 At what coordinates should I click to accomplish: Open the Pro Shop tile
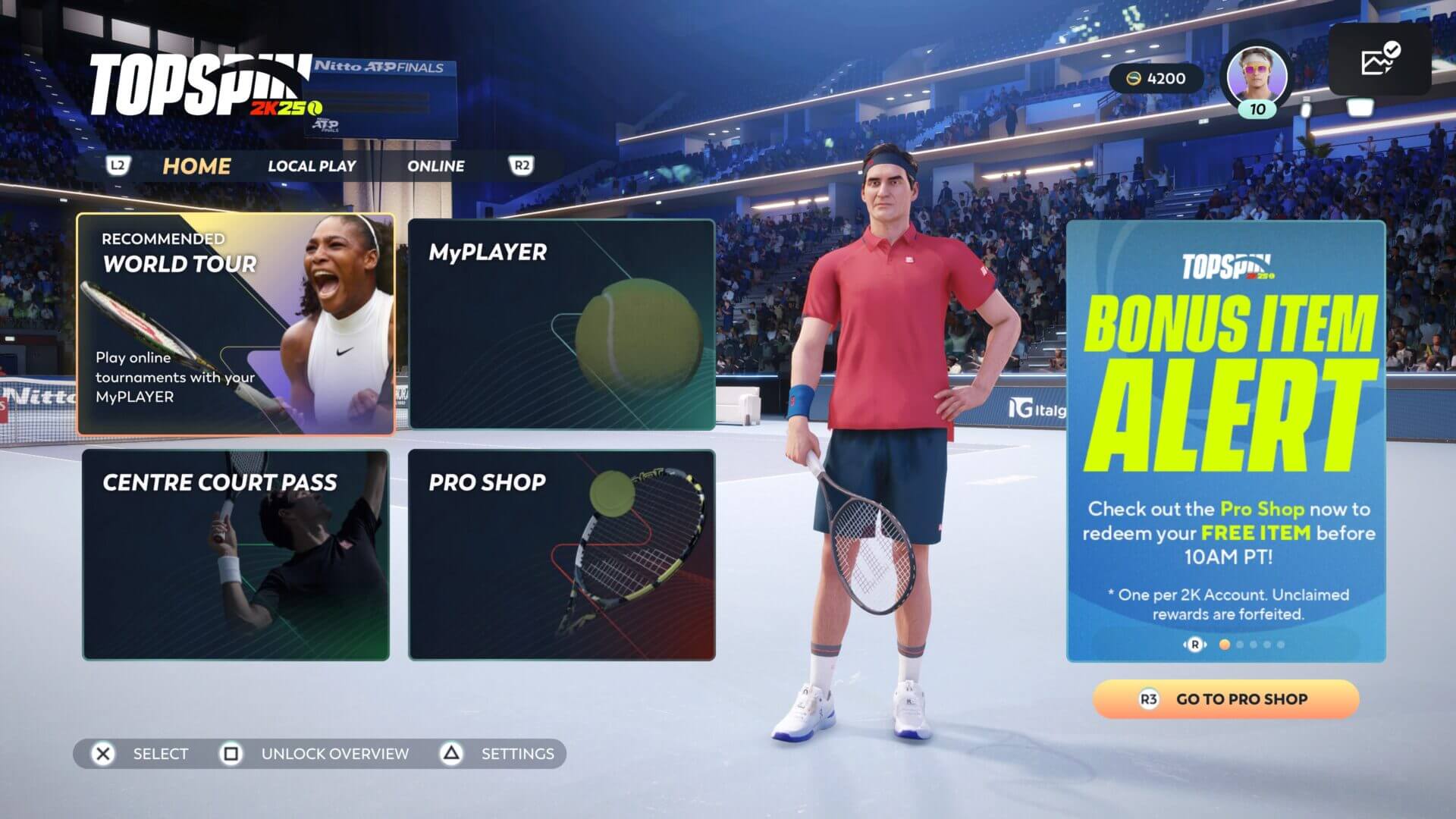point(561,554)
